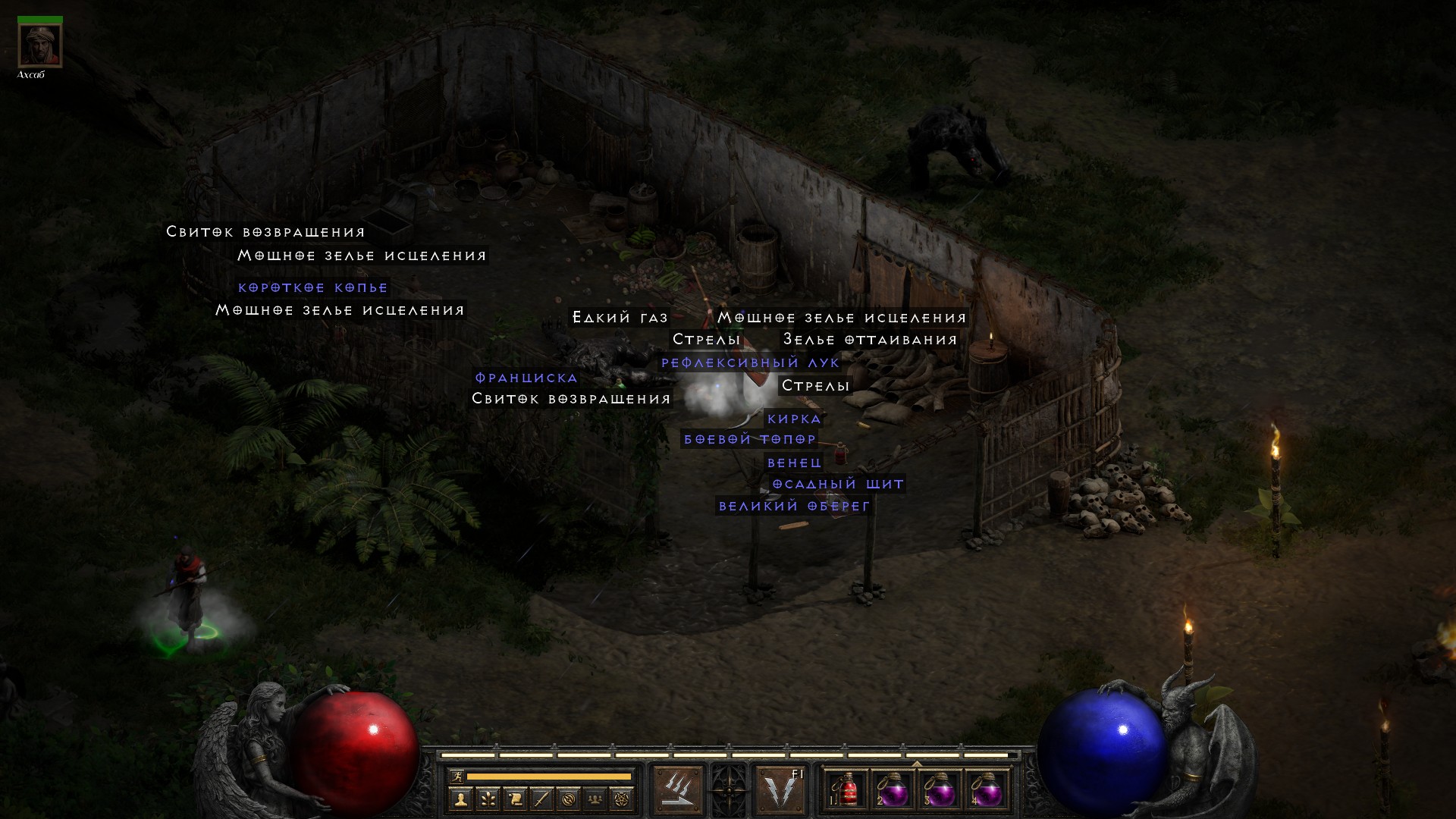Screen dimensions: 1456x819
Task: Toggle the automap compass icon
Action: tap(569, 799)
